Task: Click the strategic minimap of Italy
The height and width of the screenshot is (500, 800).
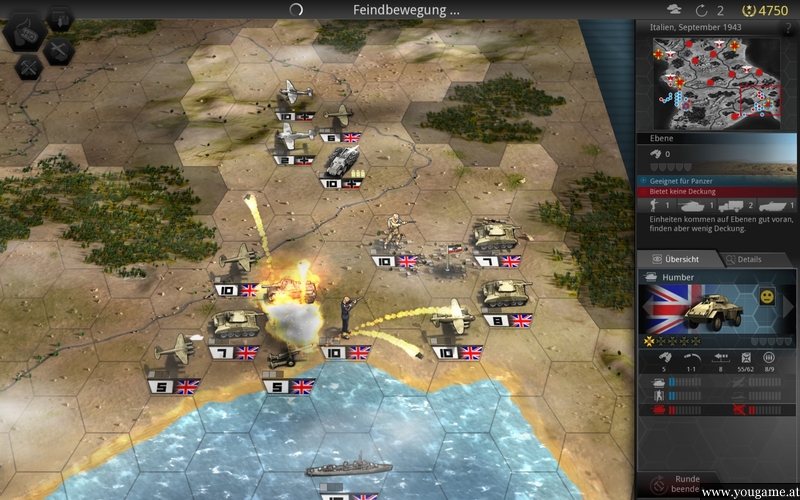Action: pyautogui.click(x=716, y=84)
